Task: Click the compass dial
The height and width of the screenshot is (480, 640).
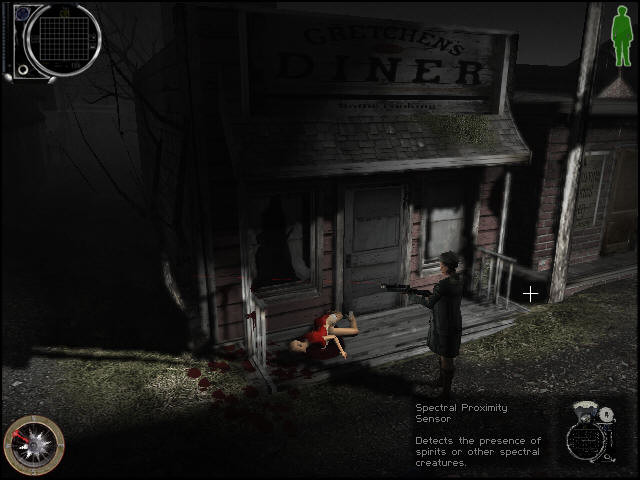Action: (x=34, y=445)
